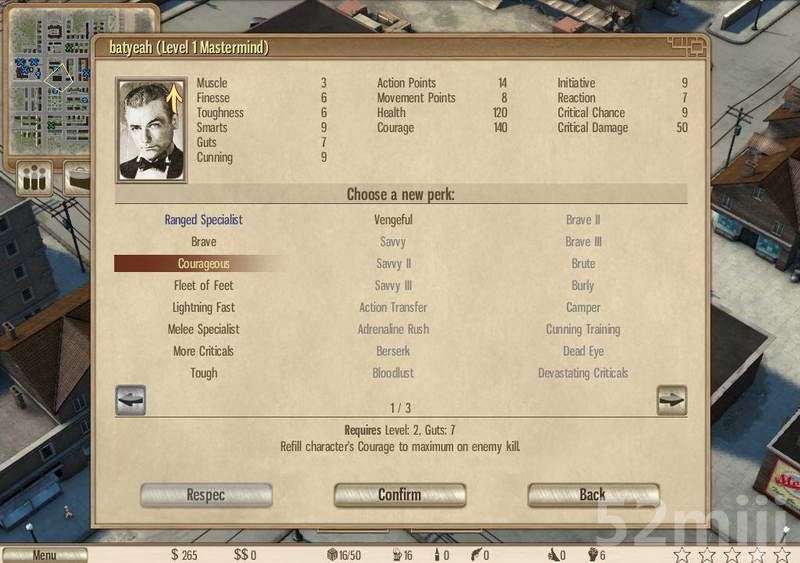
Task: Select the Ranged Specialist perk
Action: pyautogui.click(x=203, y=220)
